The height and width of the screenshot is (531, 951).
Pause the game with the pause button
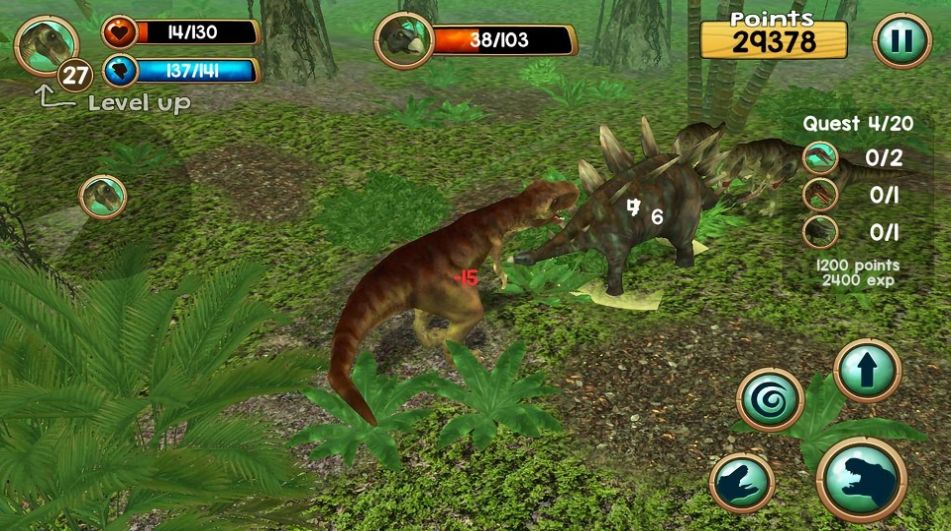point(902,40)
